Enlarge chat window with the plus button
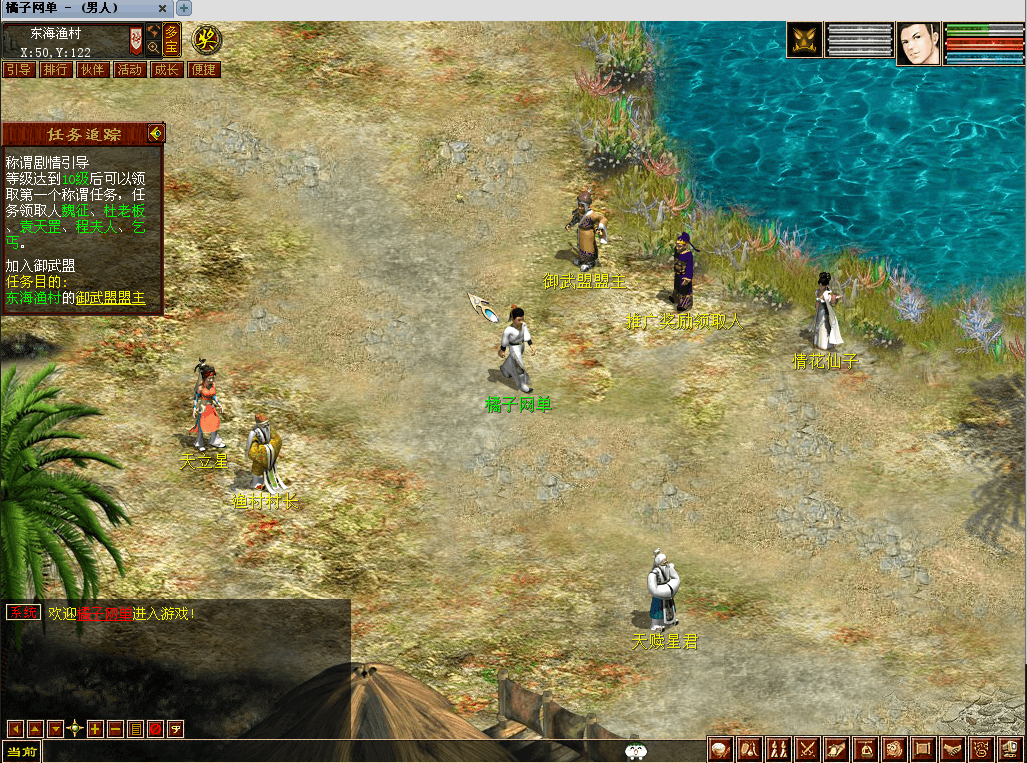The image size is (1027, 763). coord(95,729)
